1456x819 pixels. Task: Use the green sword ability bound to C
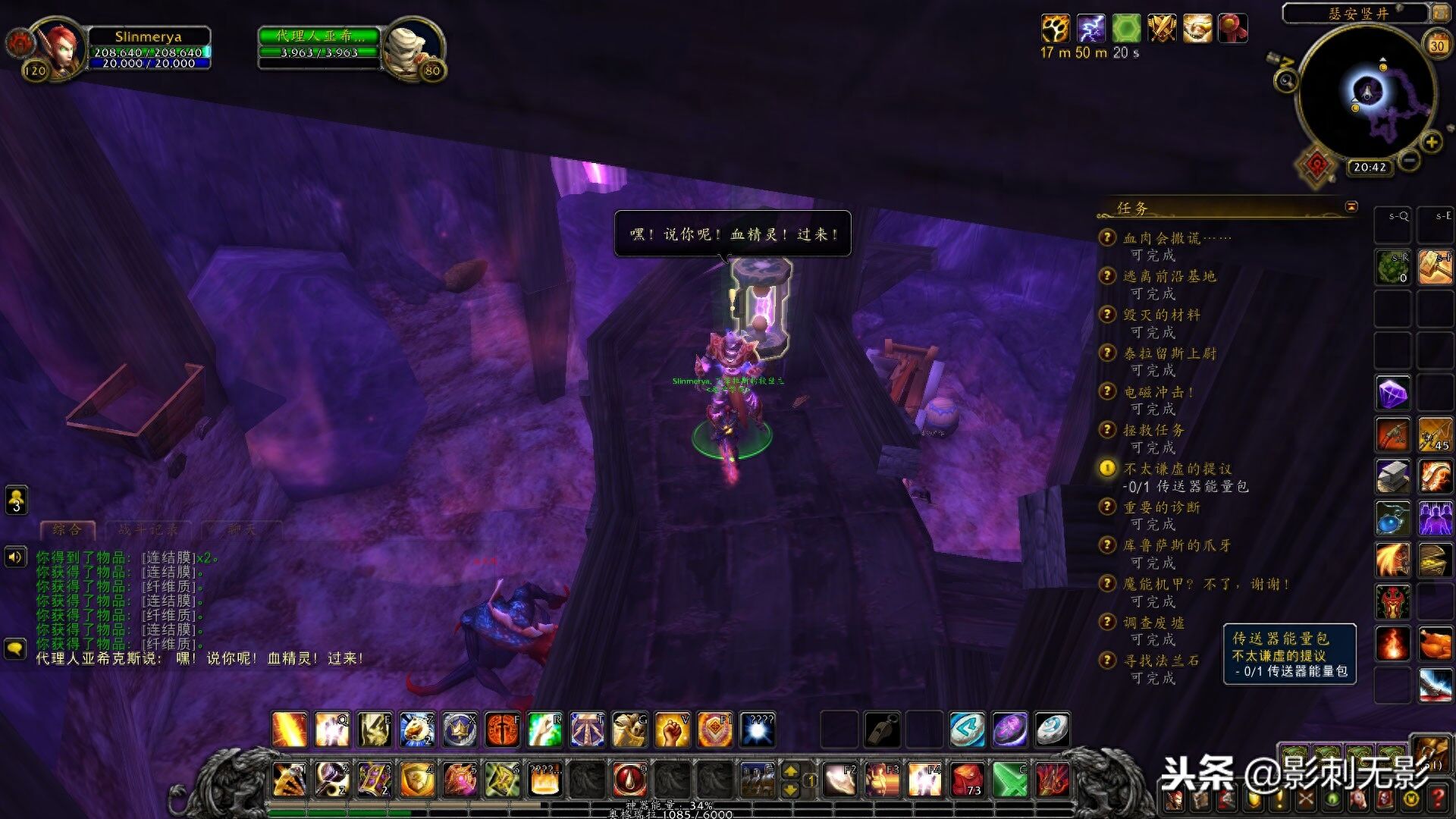coord(1010,779)
